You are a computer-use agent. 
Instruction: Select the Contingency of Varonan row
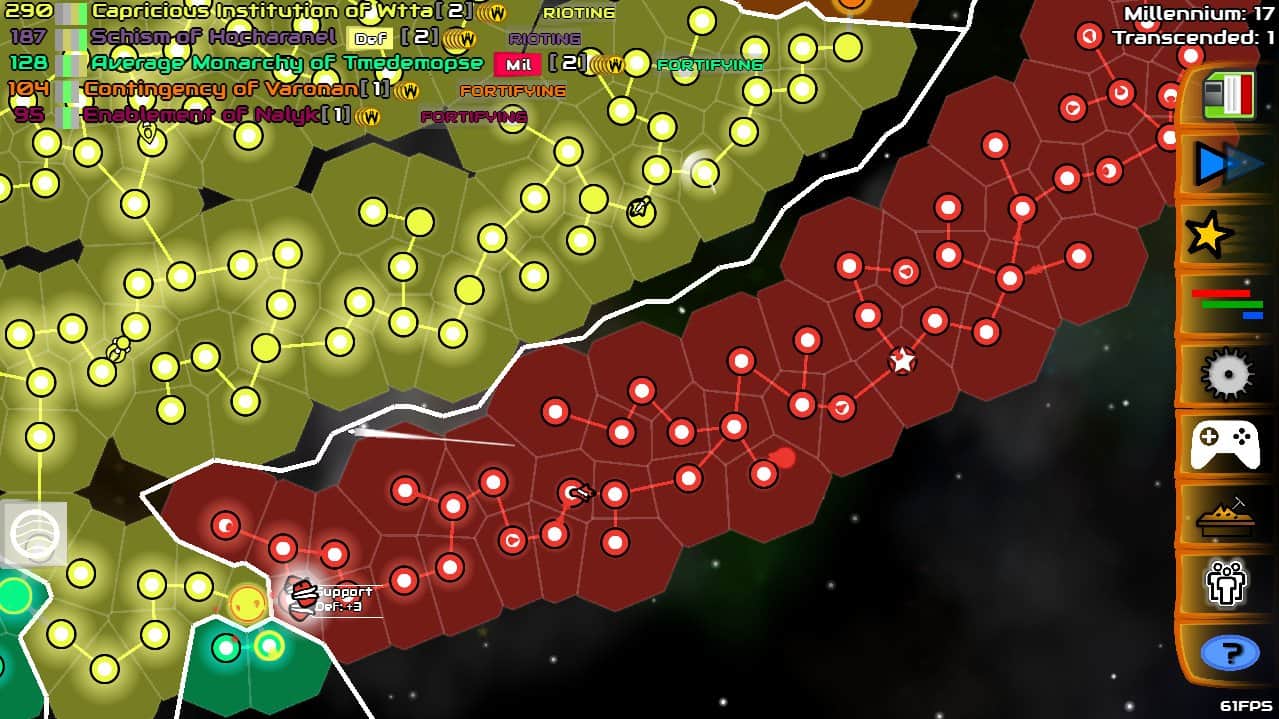[221, 90]
